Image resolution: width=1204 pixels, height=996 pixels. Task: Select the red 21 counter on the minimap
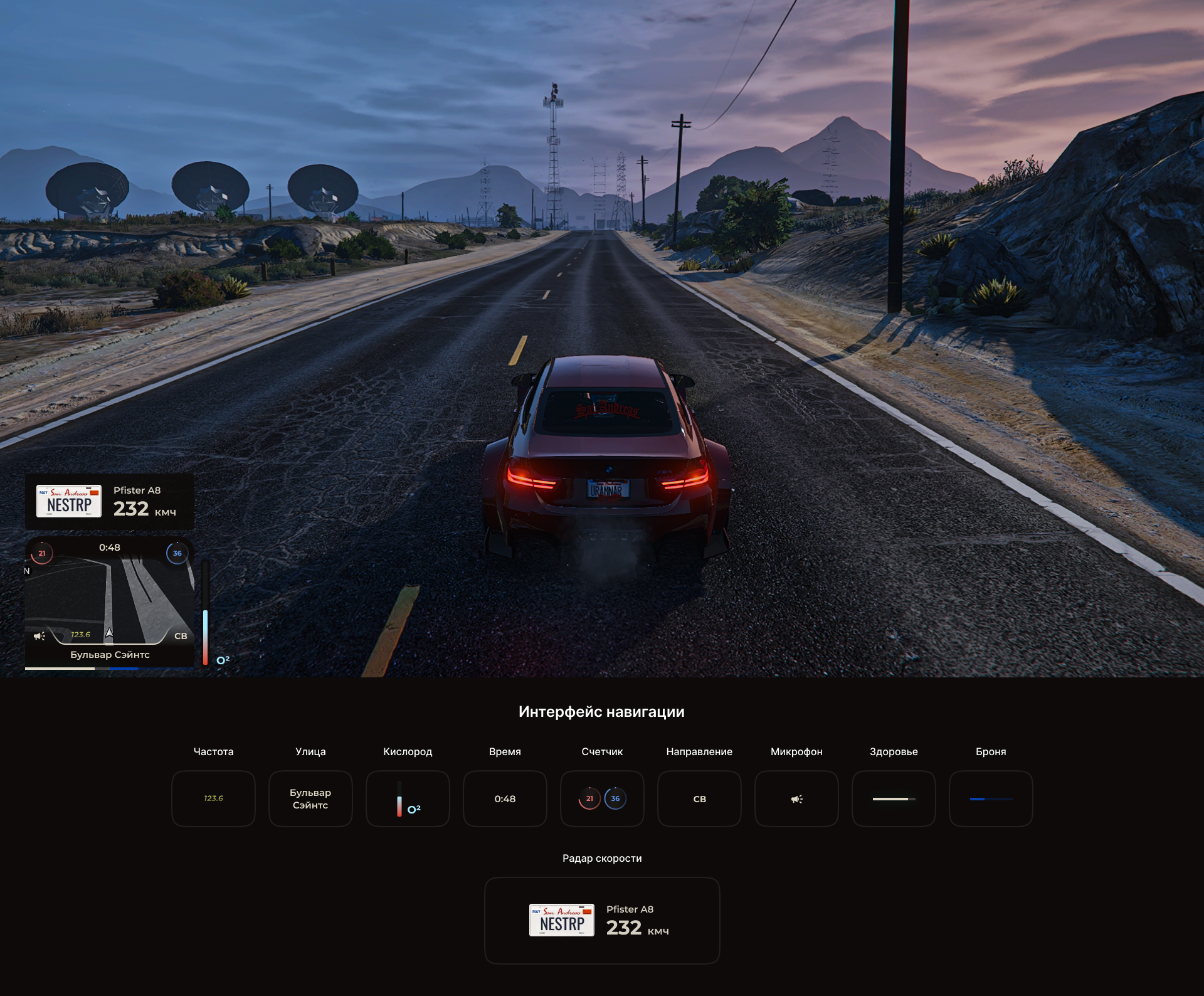click(x=42, y=553)
